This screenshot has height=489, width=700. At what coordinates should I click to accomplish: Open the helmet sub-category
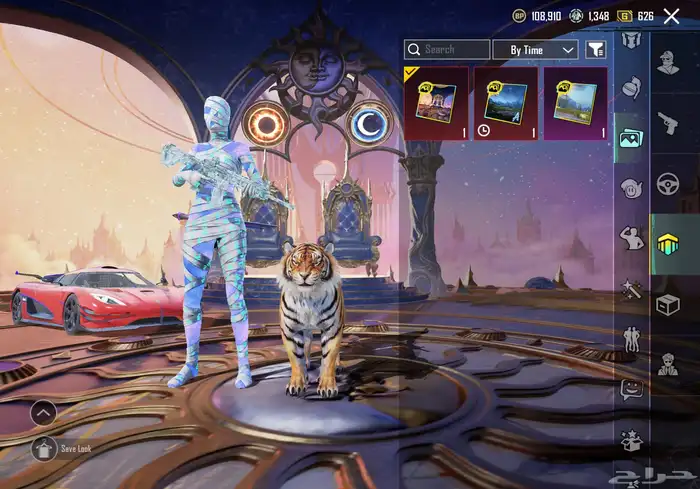click(x=630, y=40)
